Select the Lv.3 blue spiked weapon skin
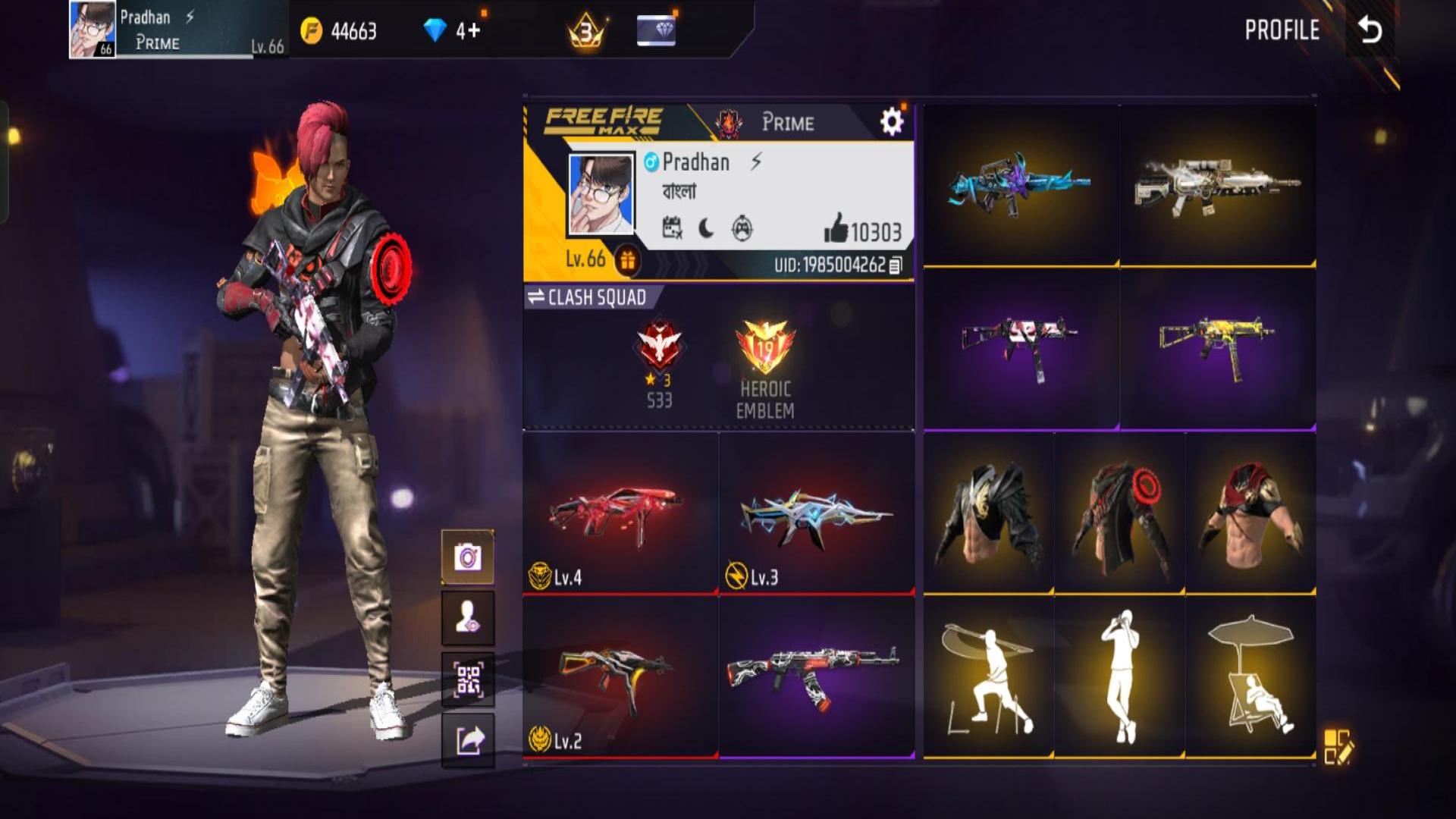This screenshot has width=1456, height=819. coord(816,514)
